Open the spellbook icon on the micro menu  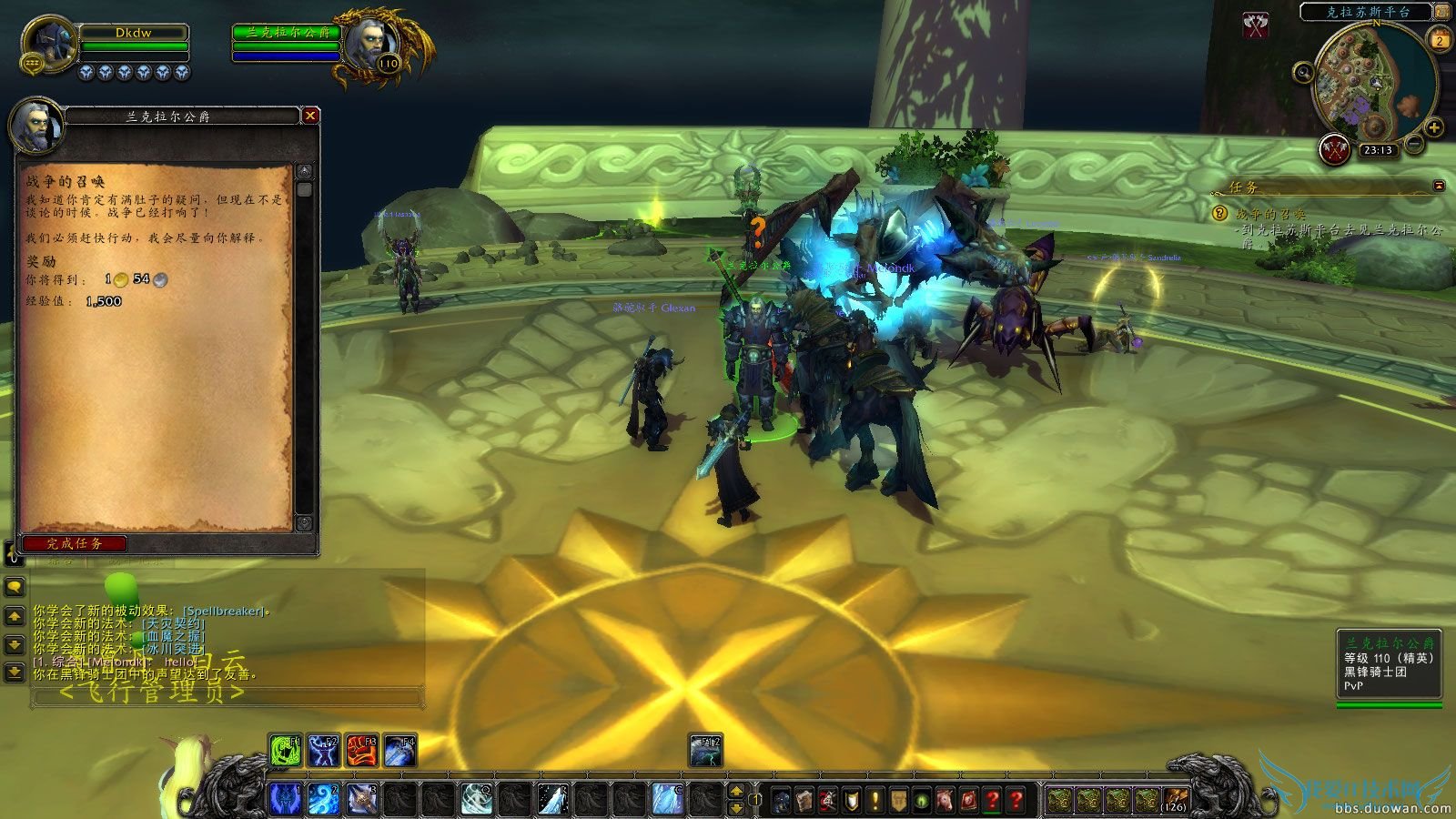click(804, 800)
